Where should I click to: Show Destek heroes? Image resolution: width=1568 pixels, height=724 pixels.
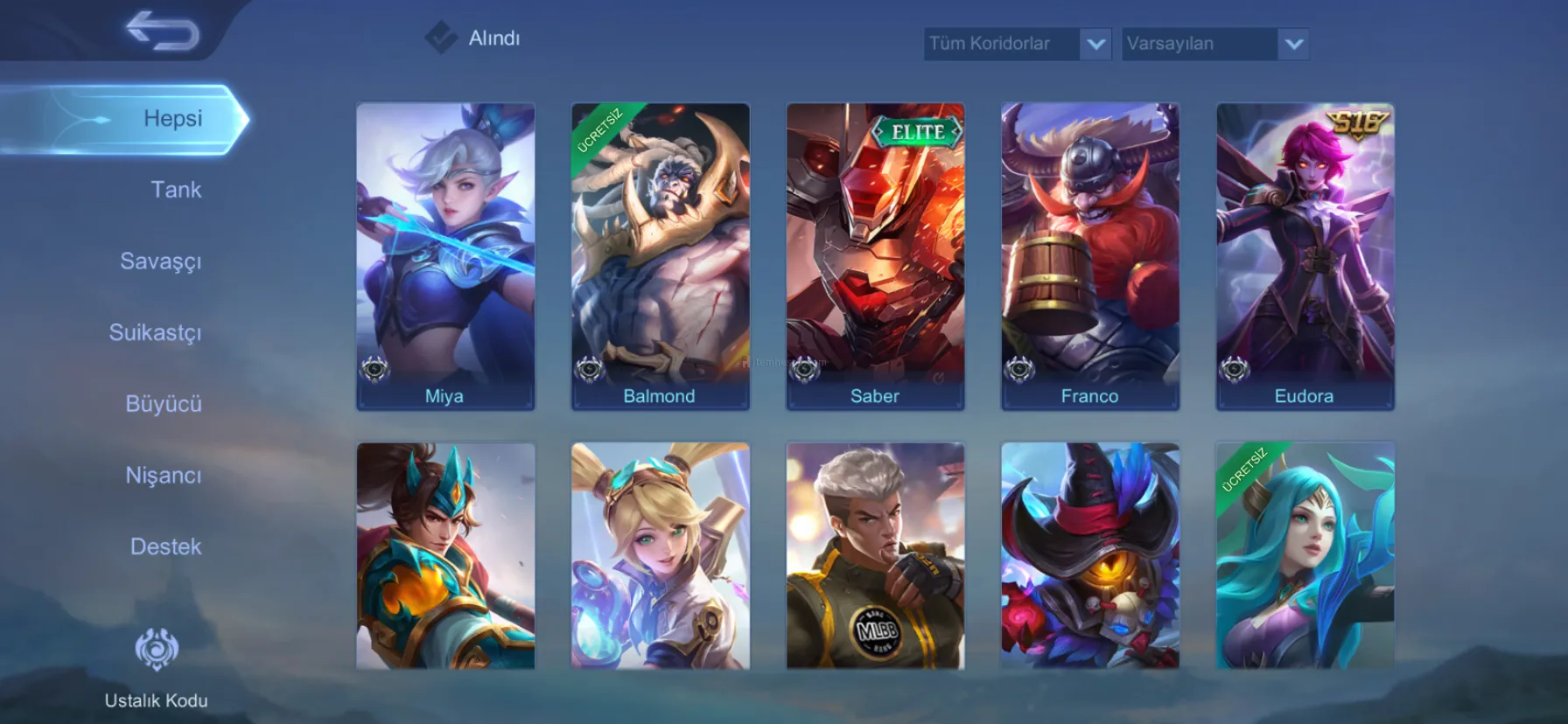tap(165, 546)
